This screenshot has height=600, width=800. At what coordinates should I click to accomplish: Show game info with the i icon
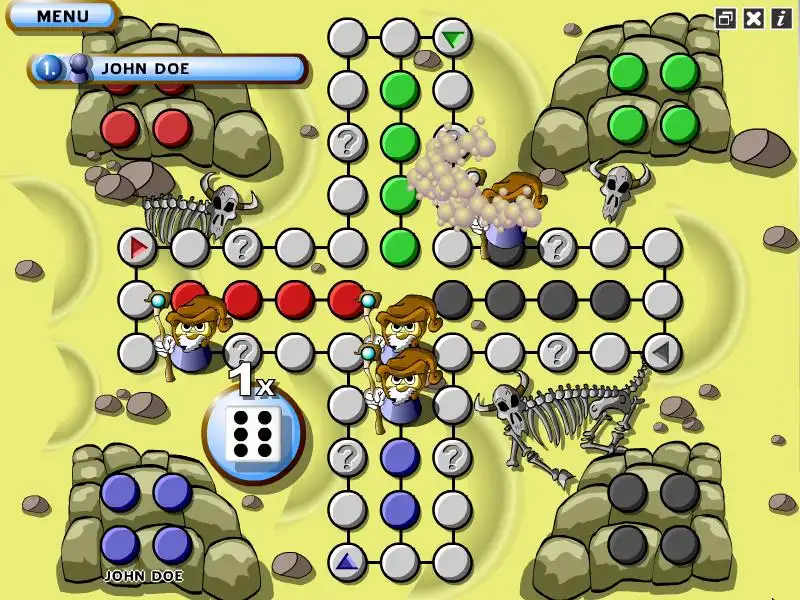point(780,18)
